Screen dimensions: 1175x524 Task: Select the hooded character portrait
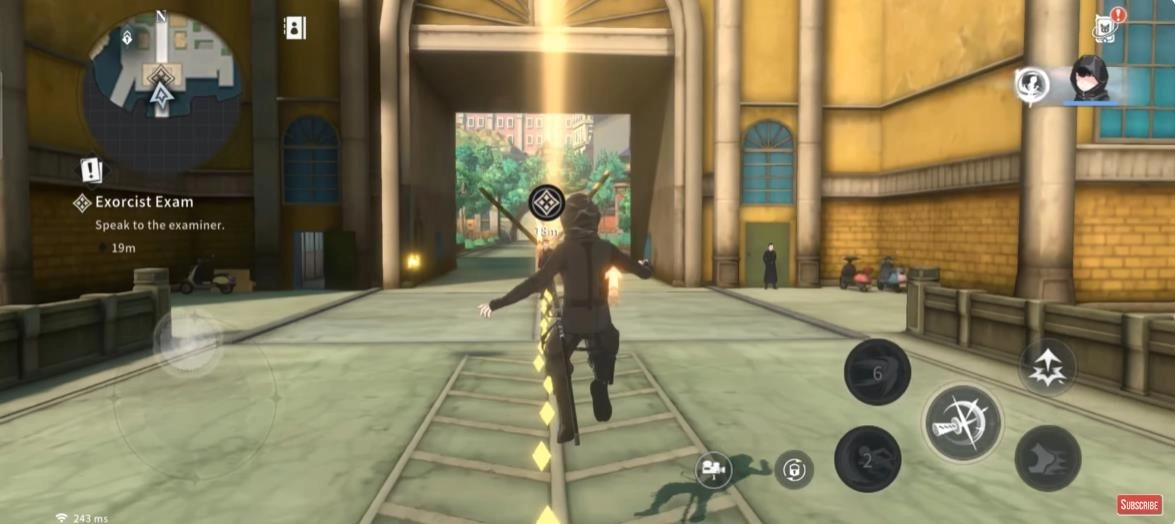pos(1090,80)
